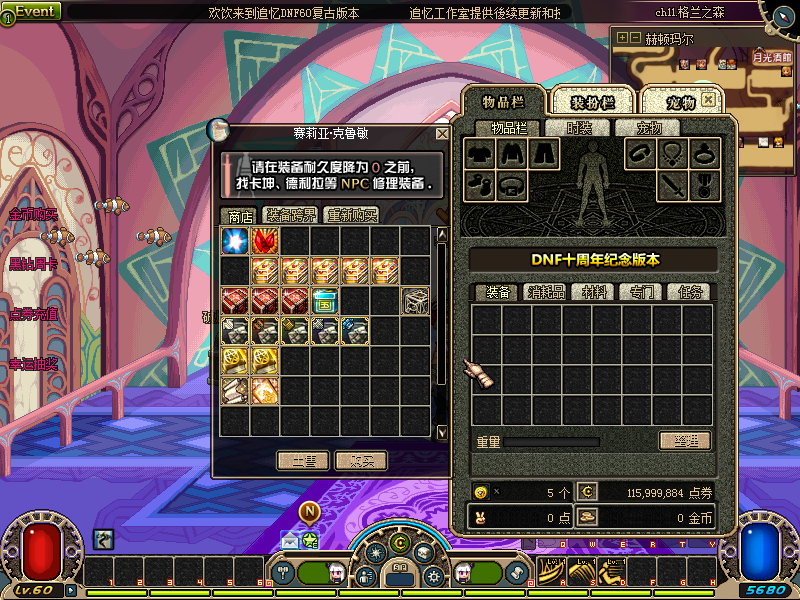
Task: Open the Event button
Action: pos(32,11)
